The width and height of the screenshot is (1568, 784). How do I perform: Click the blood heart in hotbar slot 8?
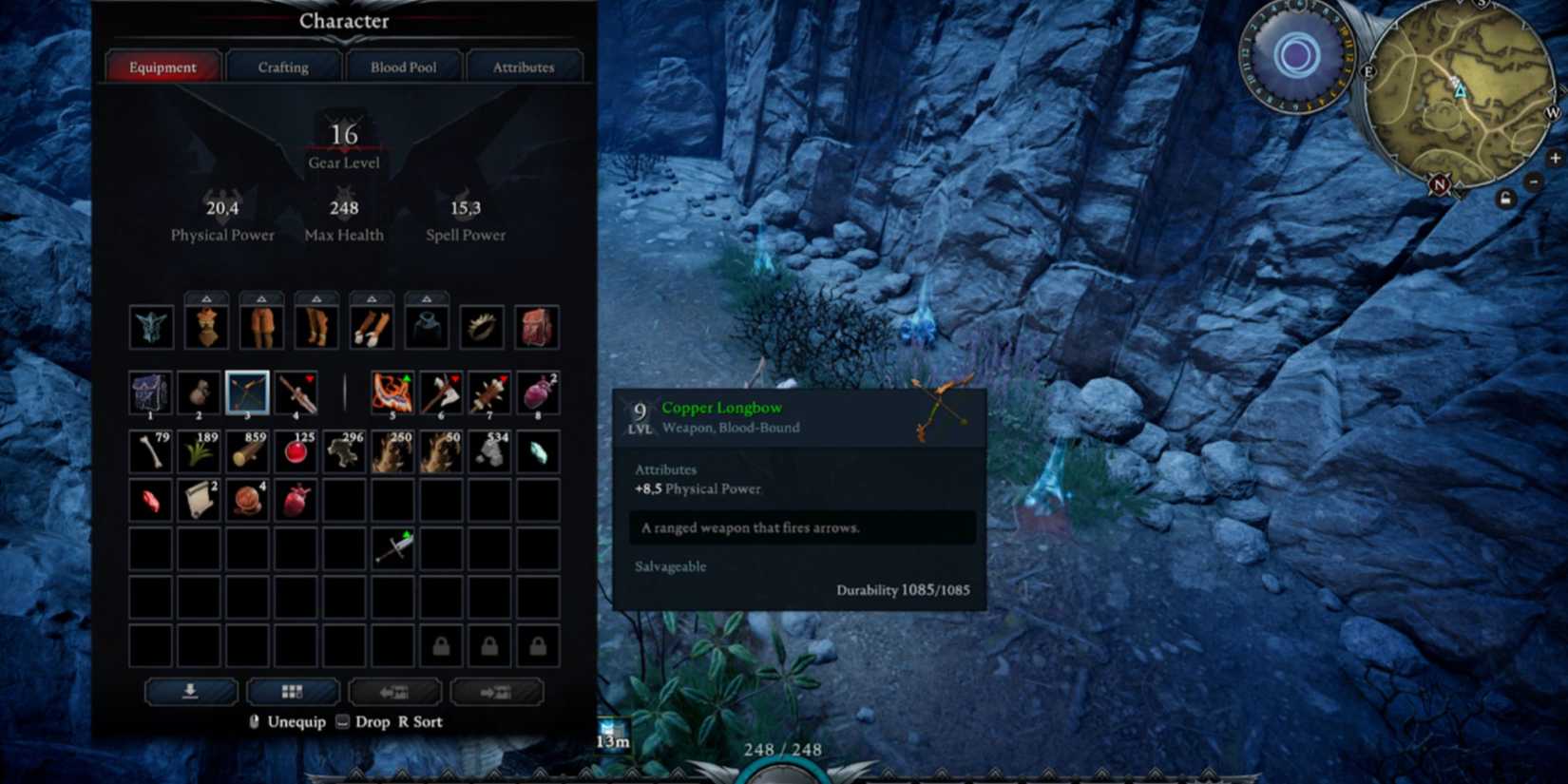tap(537, 393)
